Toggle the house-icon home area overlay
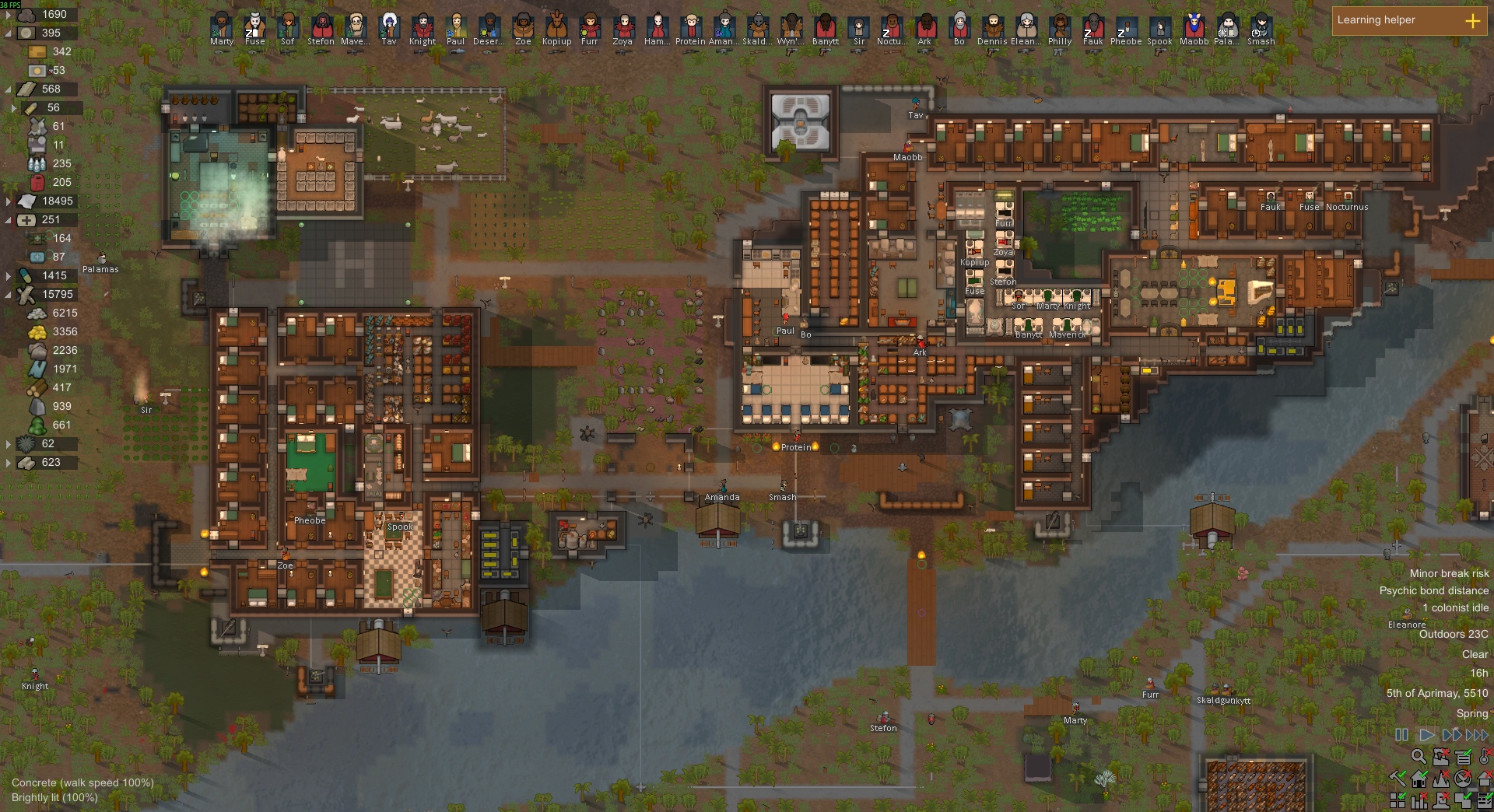Viewport: 1494px width, 812px height. pos(1419,778)
